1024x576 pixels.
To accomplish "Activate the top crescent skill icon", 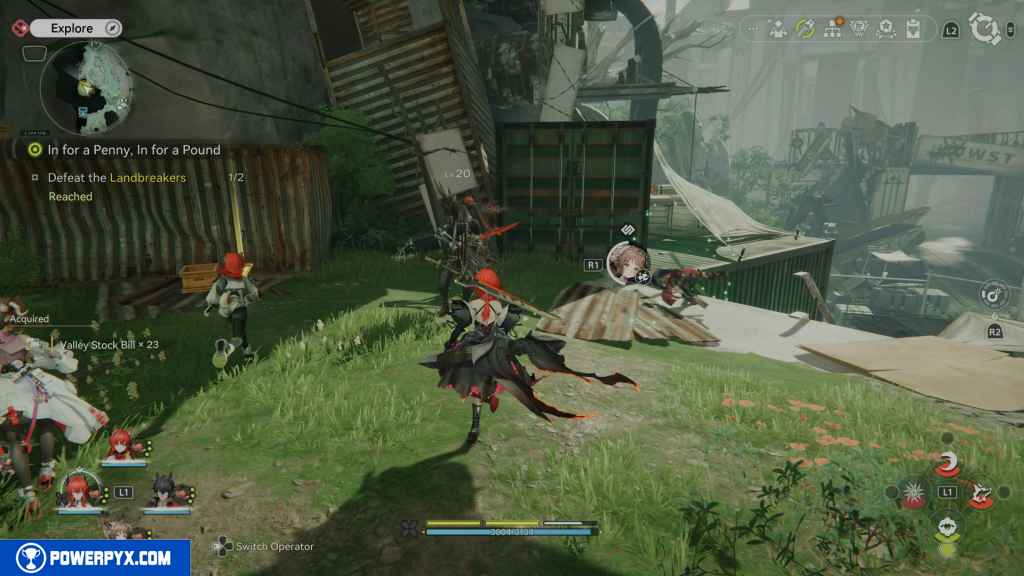I will (x=945, y=464).
